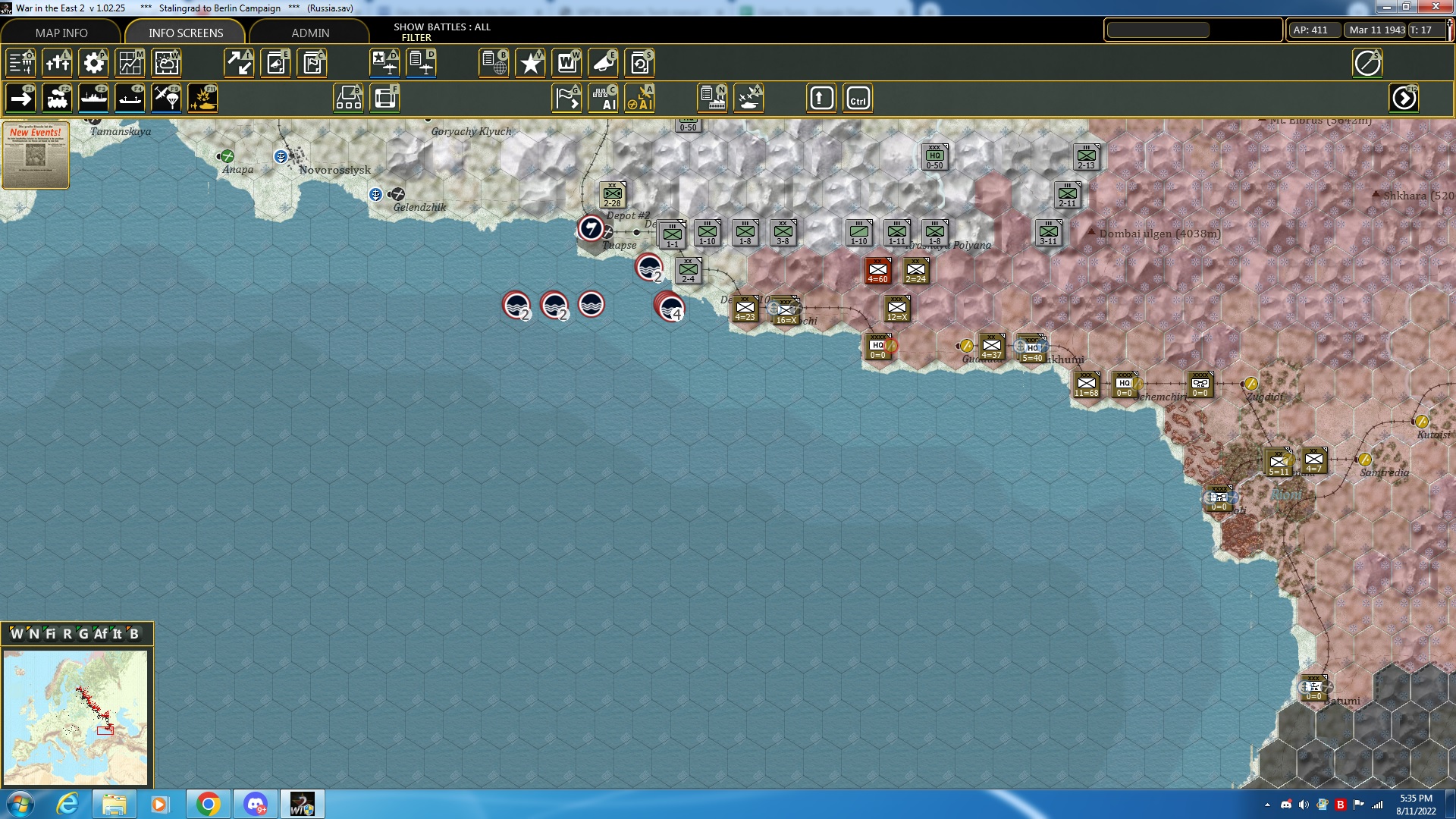Open Discord from the Windows taskbar

coord(255,803)
